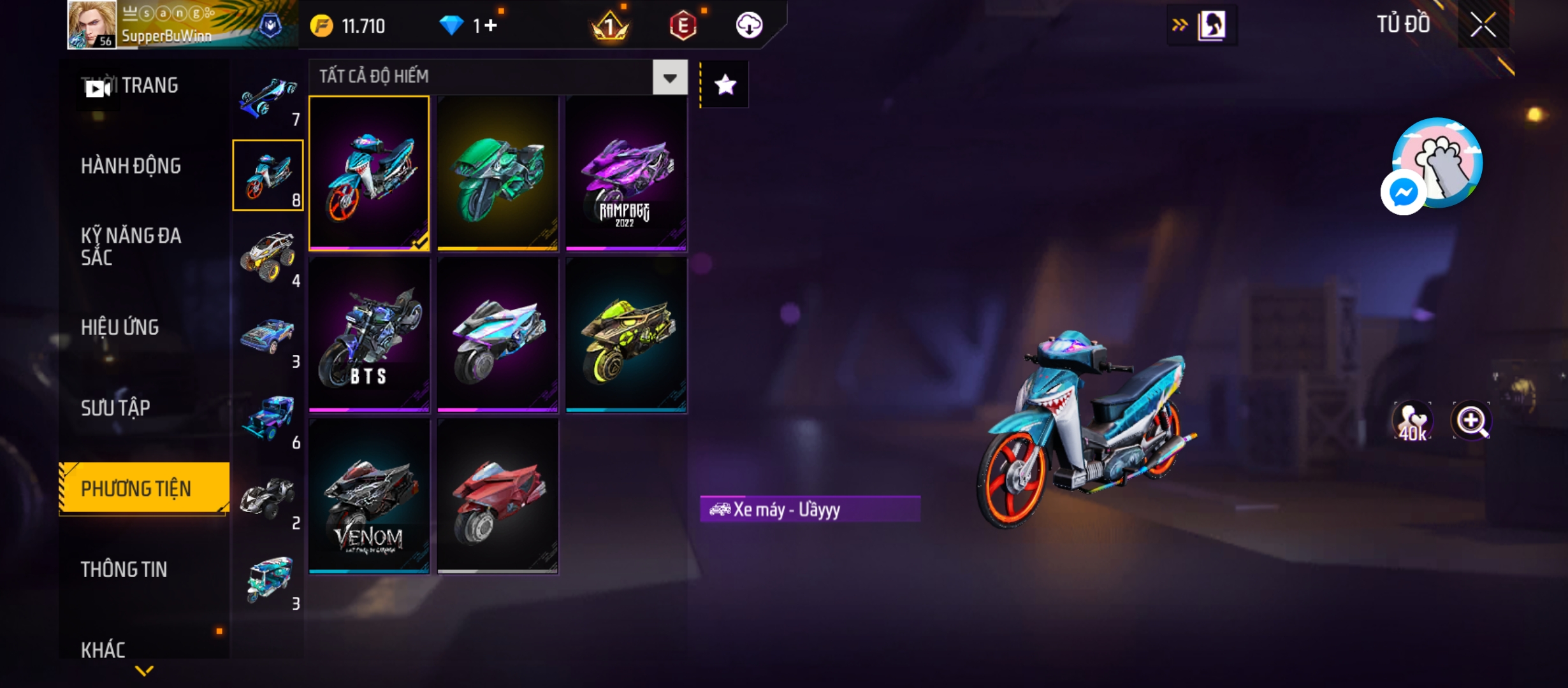Add diamonds with the plus button
The width and height of the screenshot is (1568, 688).
click(490, 25)
